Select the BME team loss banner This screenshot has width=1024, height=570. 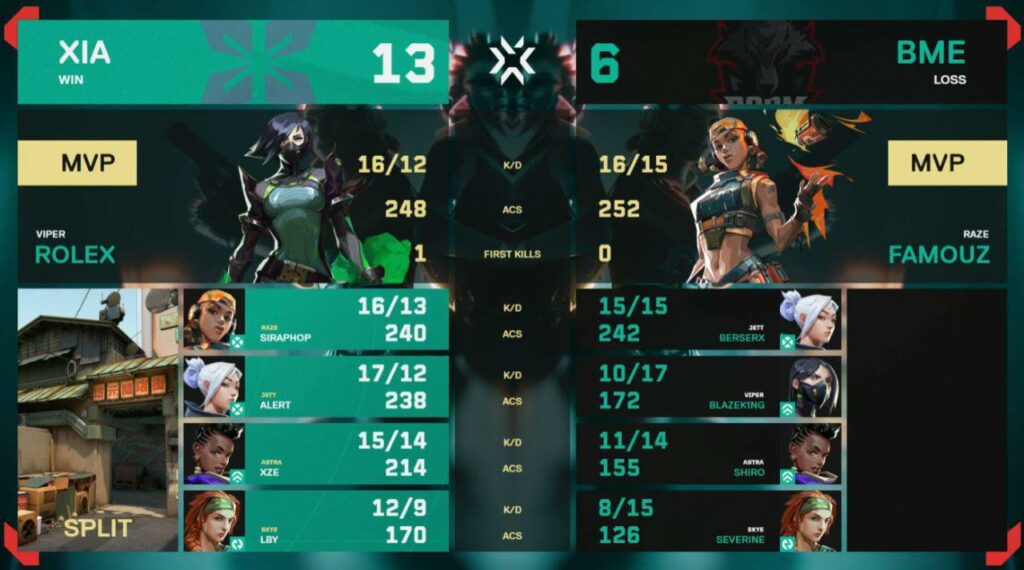click(791, 62)
